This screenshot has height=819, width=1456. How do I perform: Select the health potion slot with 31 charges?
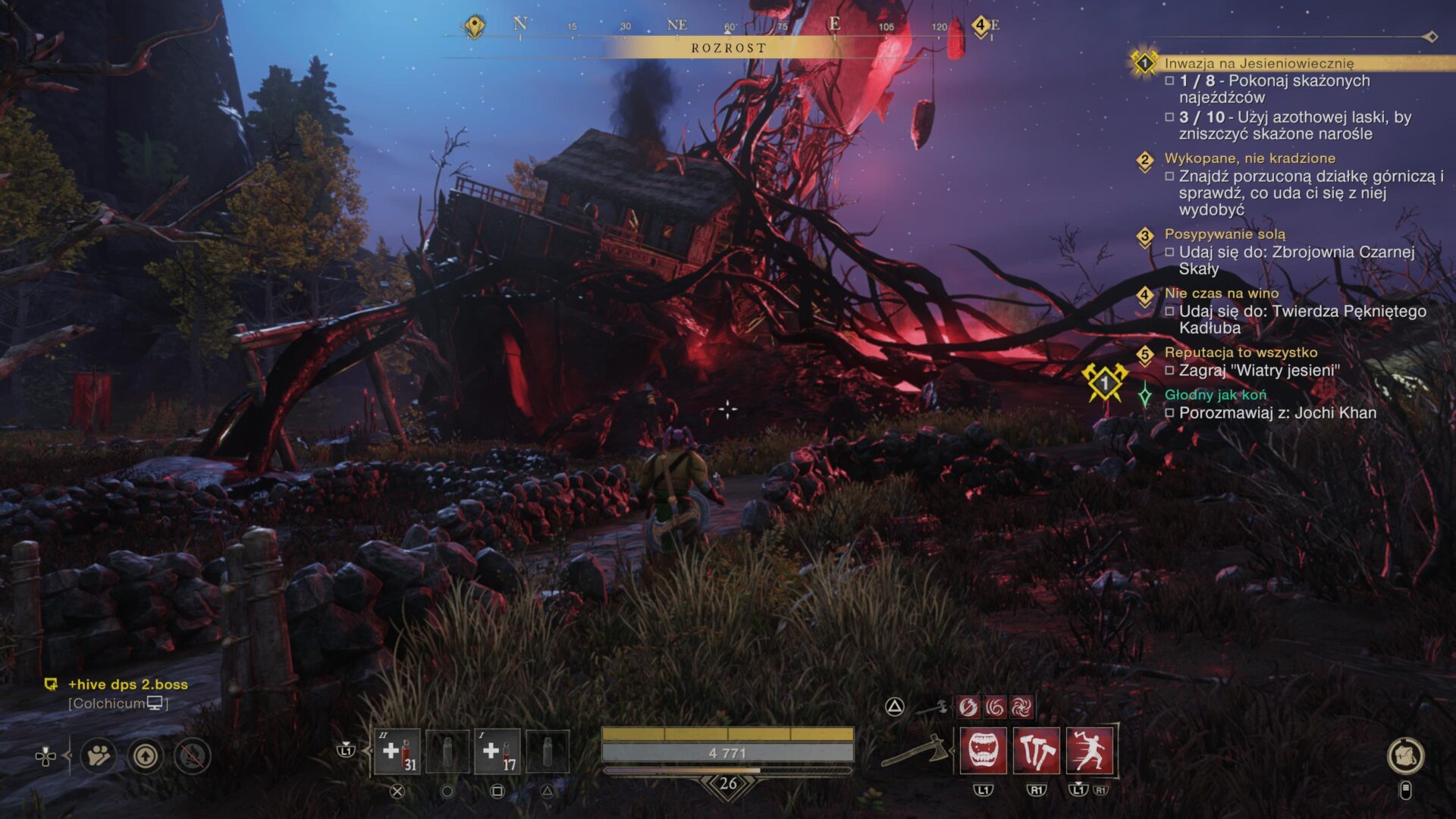pyautogui.click(x=397, y=752)
